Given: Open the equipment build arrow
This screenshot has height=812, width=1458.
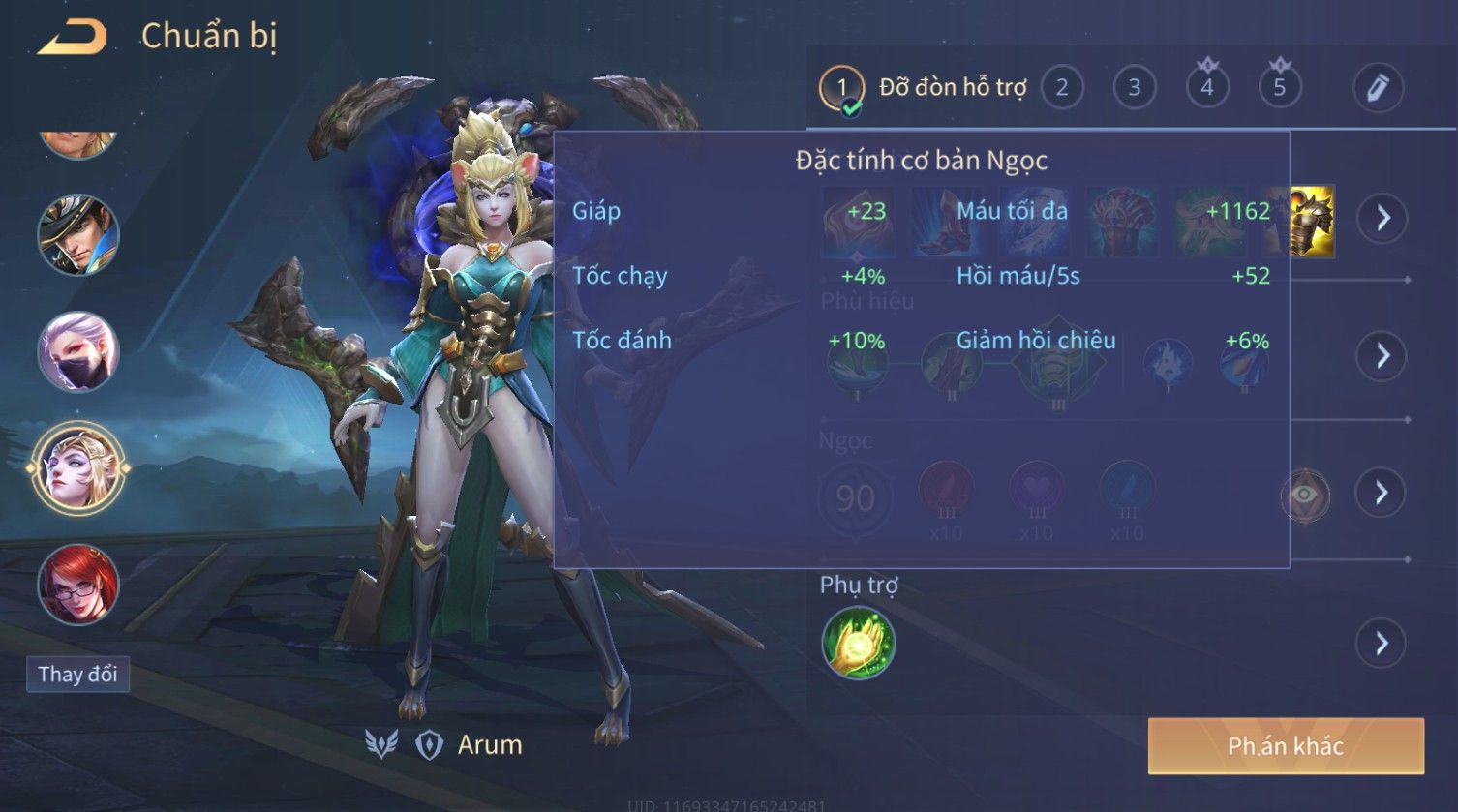Looking at the screenshot, I should [1382, 219].
